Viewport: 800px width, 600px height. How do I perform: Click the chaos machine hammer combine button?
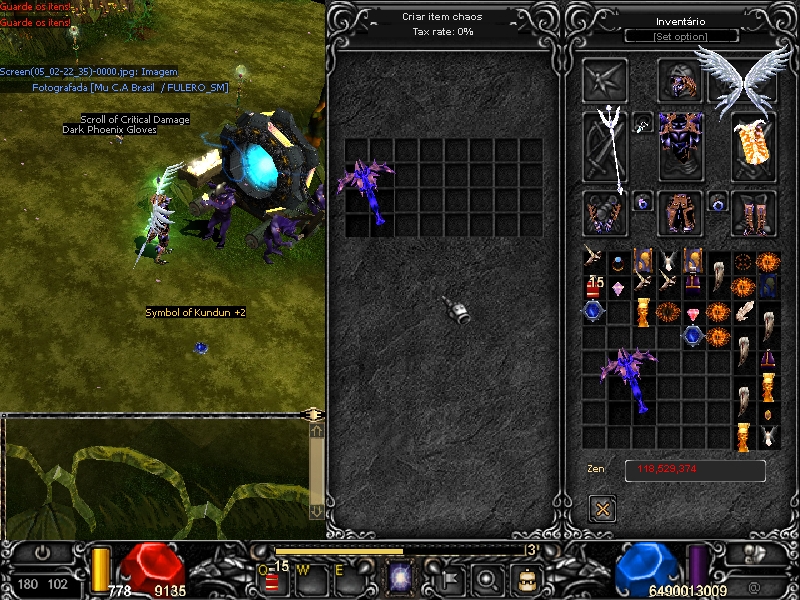pyautogui.click(x=457, y=308)
